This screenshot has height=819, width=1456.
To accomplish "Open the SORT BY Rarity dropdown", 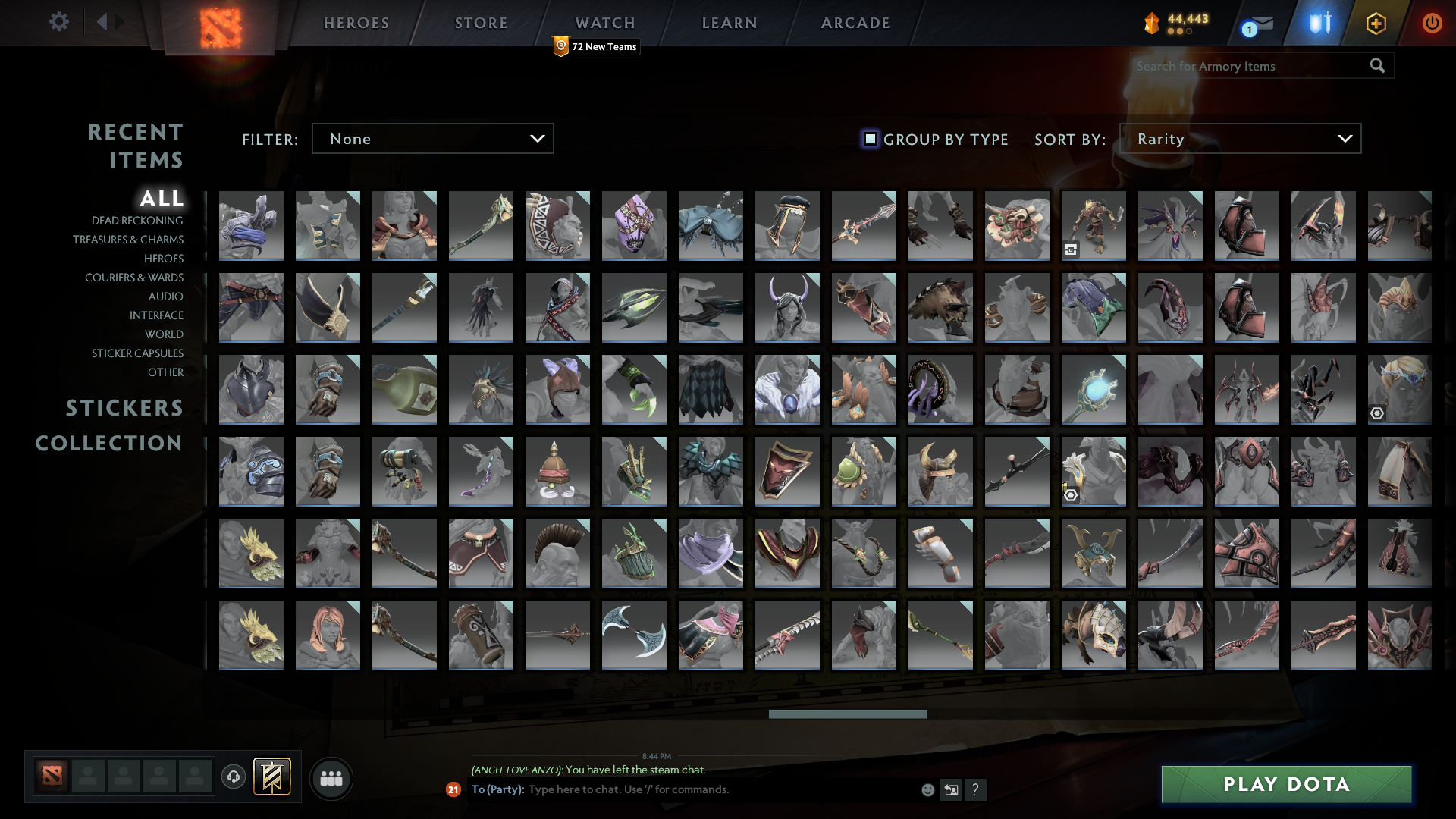I will [1241, 138].
